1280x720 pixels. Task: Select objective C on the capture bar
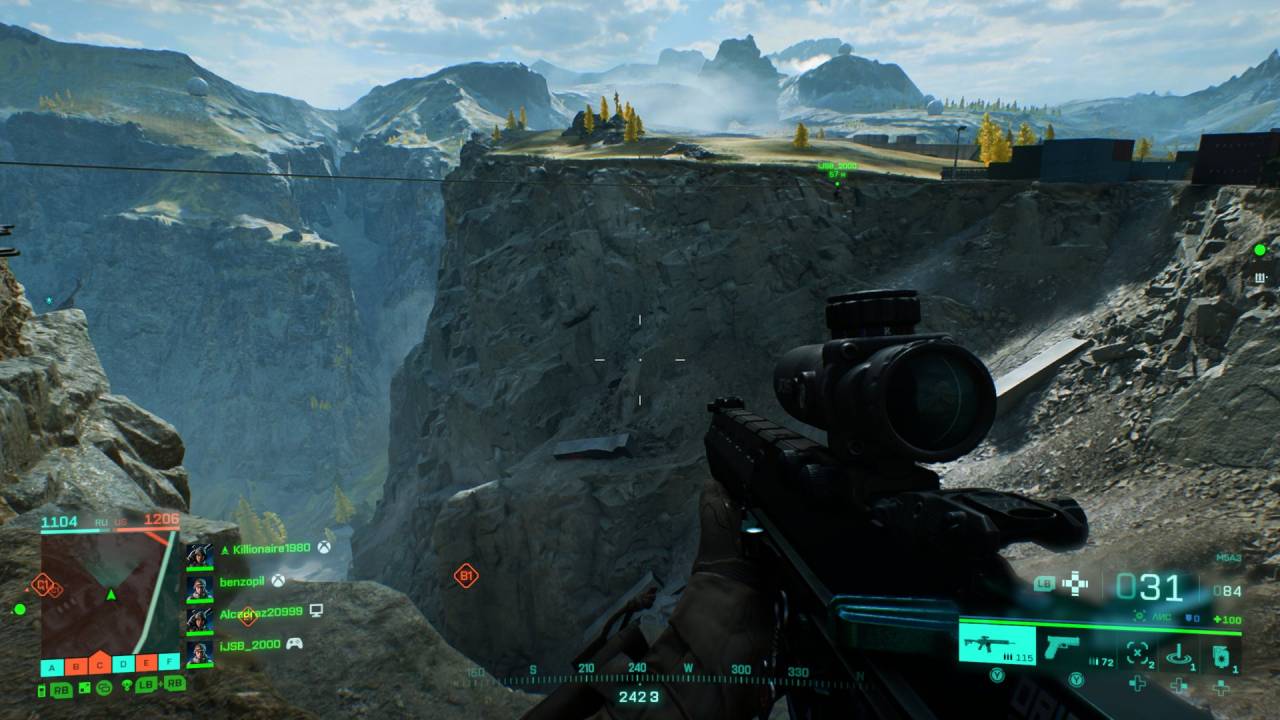(x=100, y=663)
